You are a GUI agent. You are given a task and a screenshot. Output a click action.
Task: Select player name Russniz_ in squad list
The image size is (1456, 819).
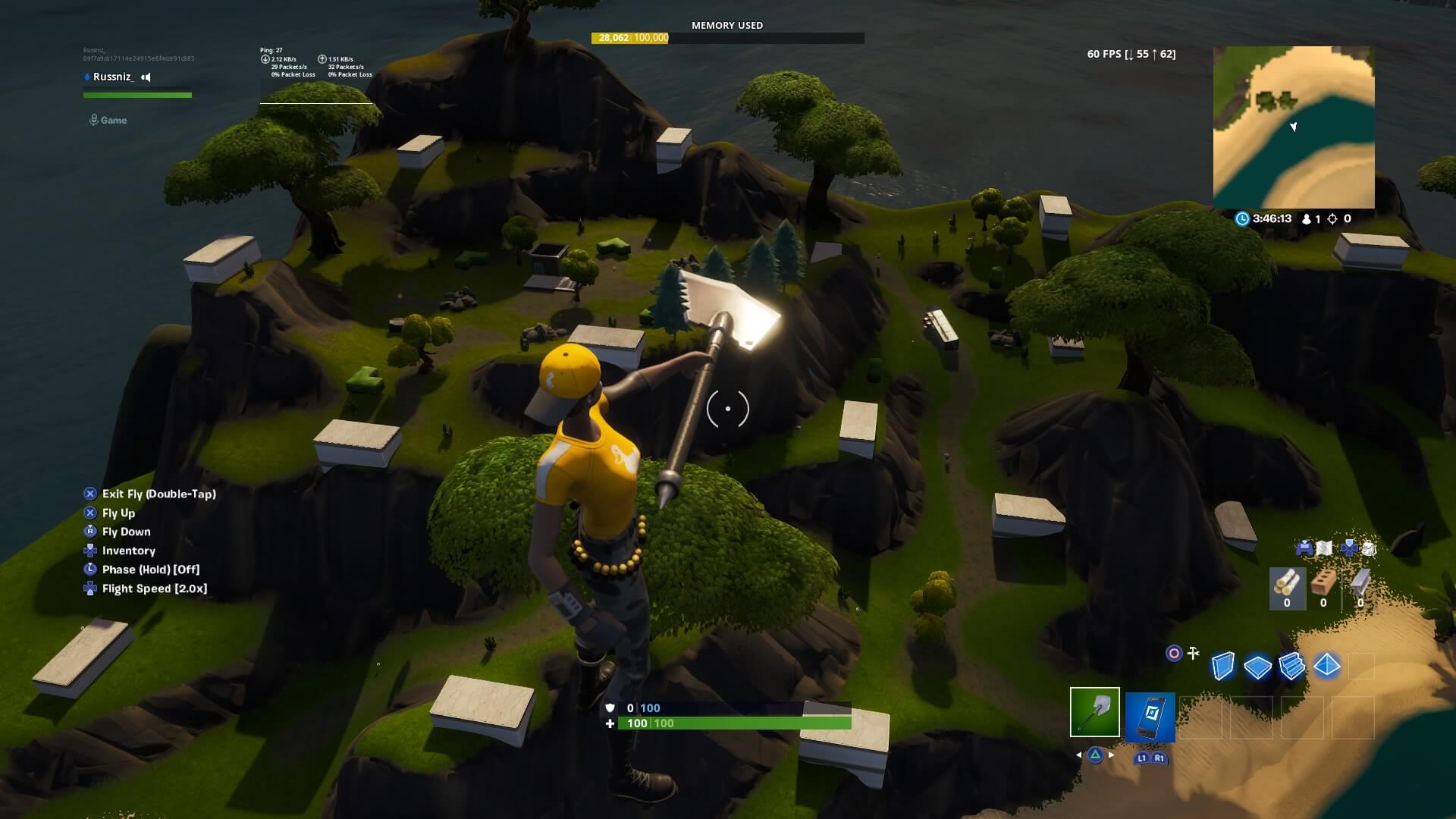point(113,77)
